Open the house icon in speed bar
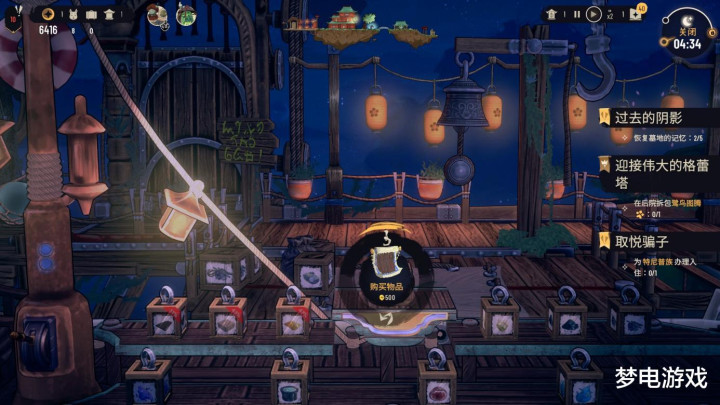The width and height of the screenshot is (720, 405). point(552,15)
